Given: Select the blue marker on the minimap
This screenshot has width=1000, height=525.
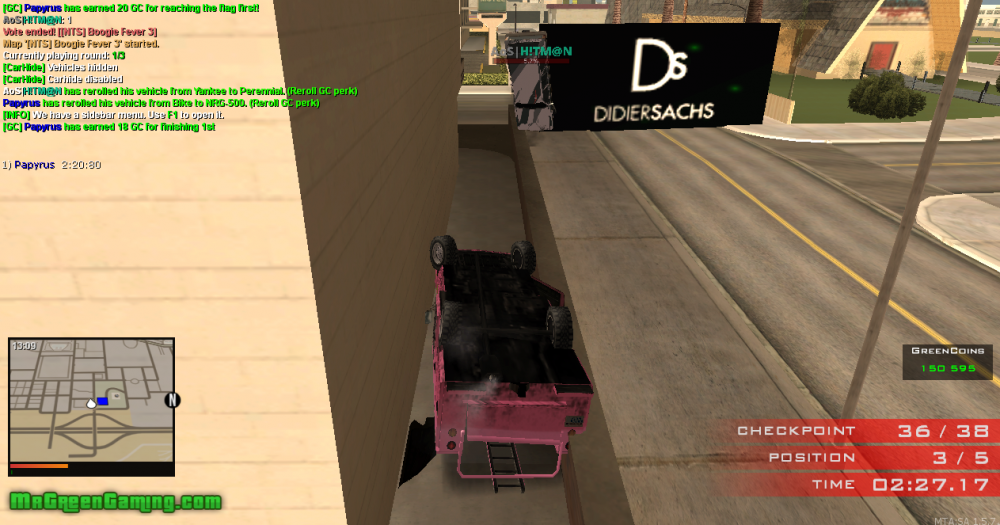Looking at the screenshot, I should [x=102, y=401].
